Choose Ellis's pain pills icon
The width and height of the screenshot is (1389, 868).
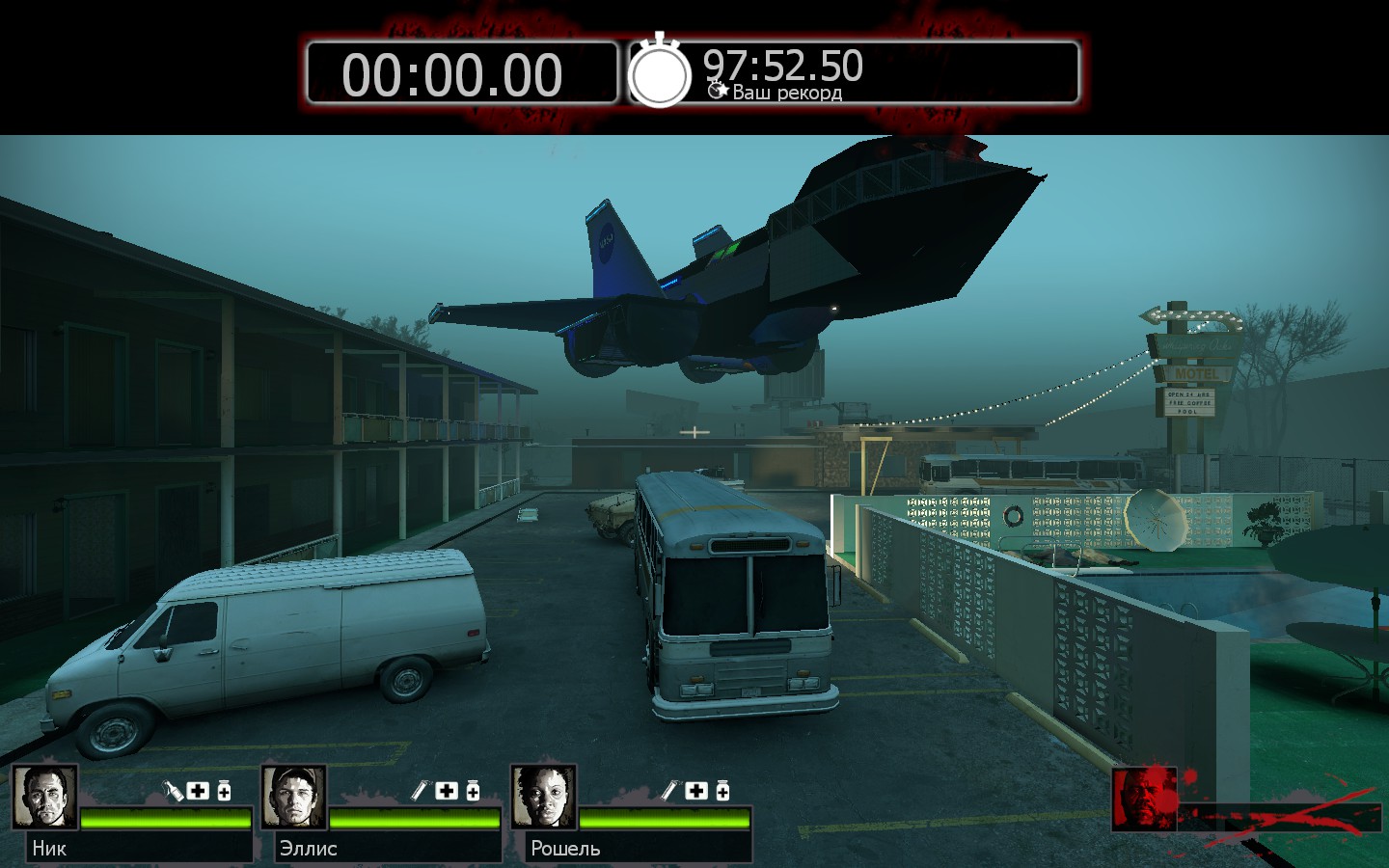[473, 791]
